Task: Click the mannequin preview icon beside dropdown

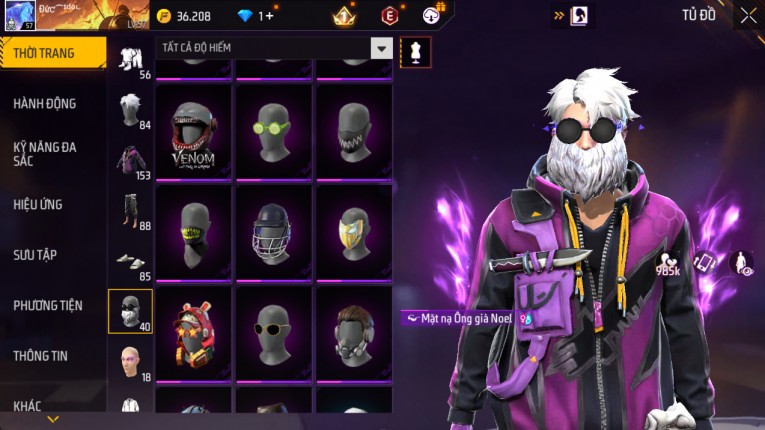Action: [415, 50]
